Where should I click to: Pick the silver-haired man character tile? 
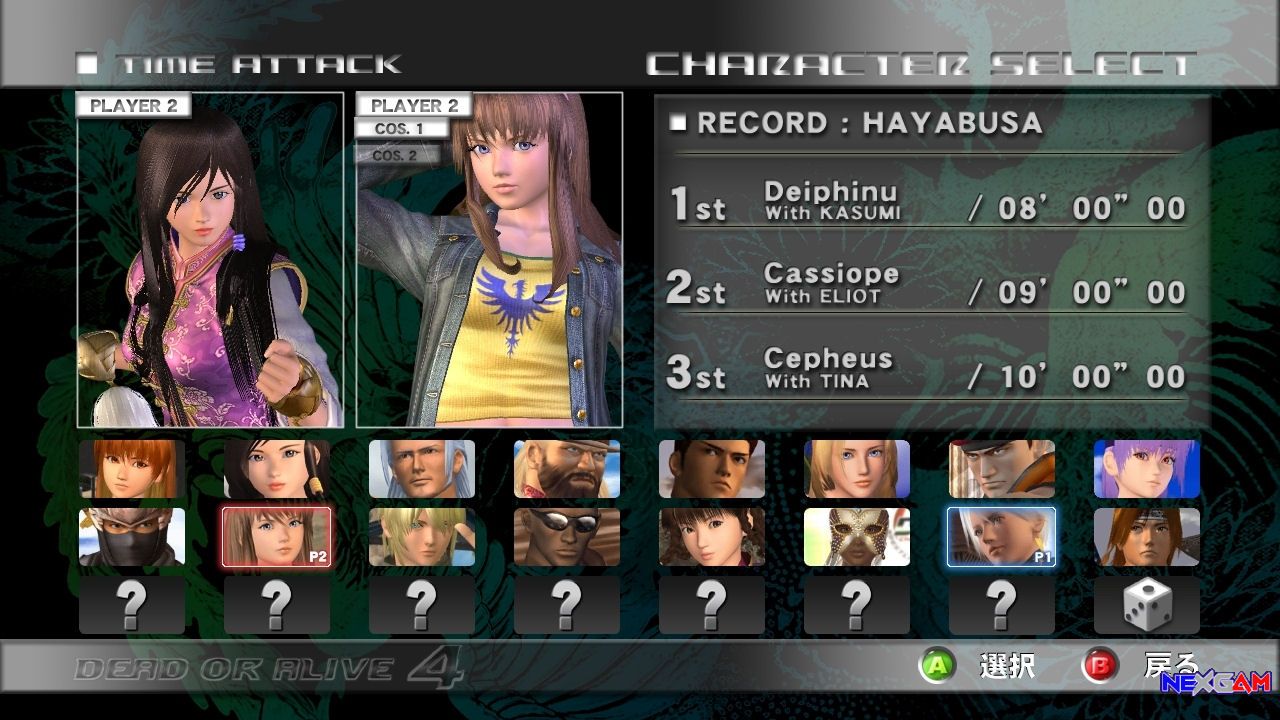pyautogui.click(x=422, y=469)
